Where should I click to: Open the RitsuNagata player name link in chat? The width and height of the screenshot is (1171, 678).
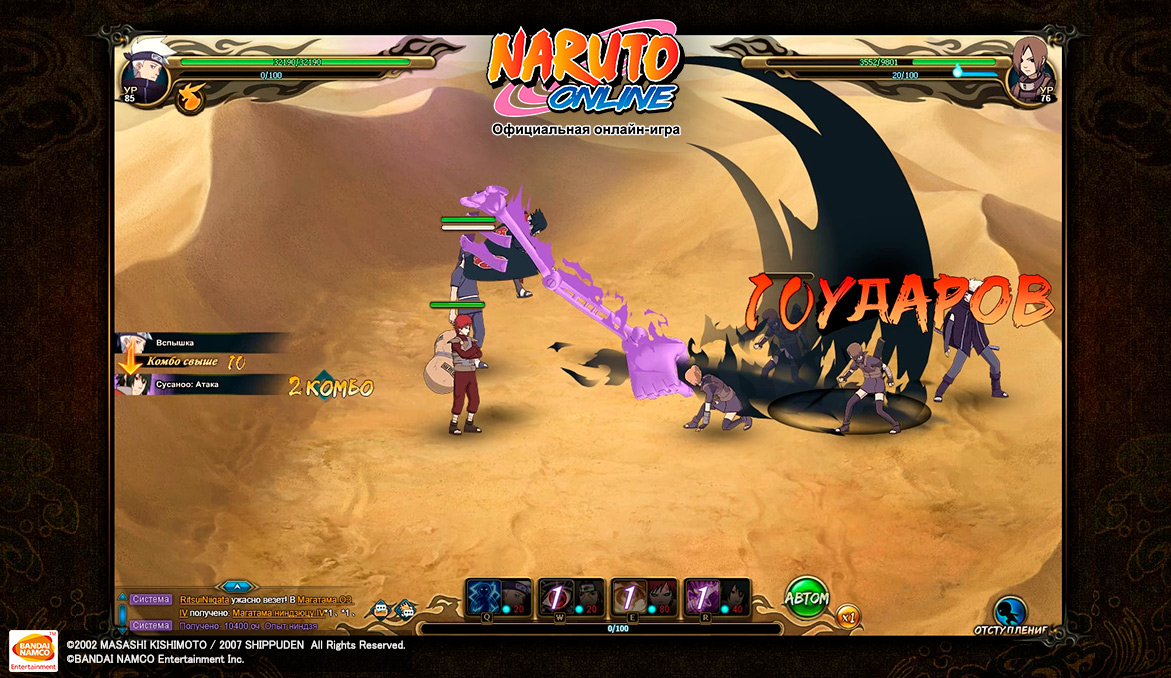(x=204, y=599)
